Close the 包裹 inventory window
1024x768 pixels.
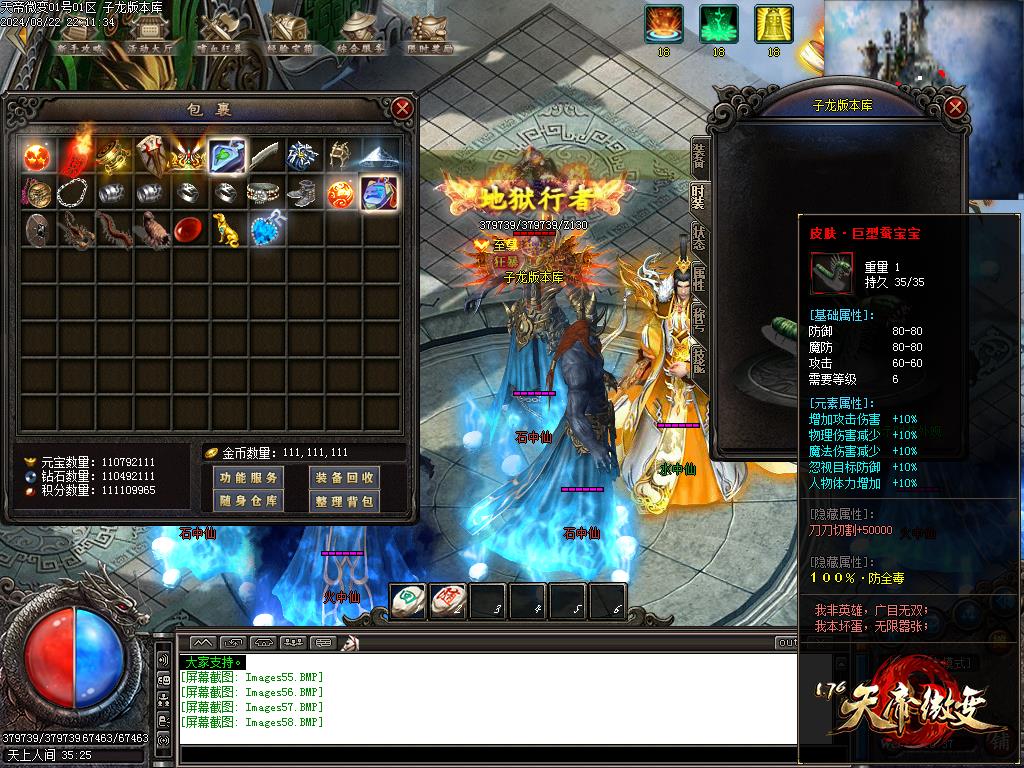pyautogui.click(x=402, y=108)
